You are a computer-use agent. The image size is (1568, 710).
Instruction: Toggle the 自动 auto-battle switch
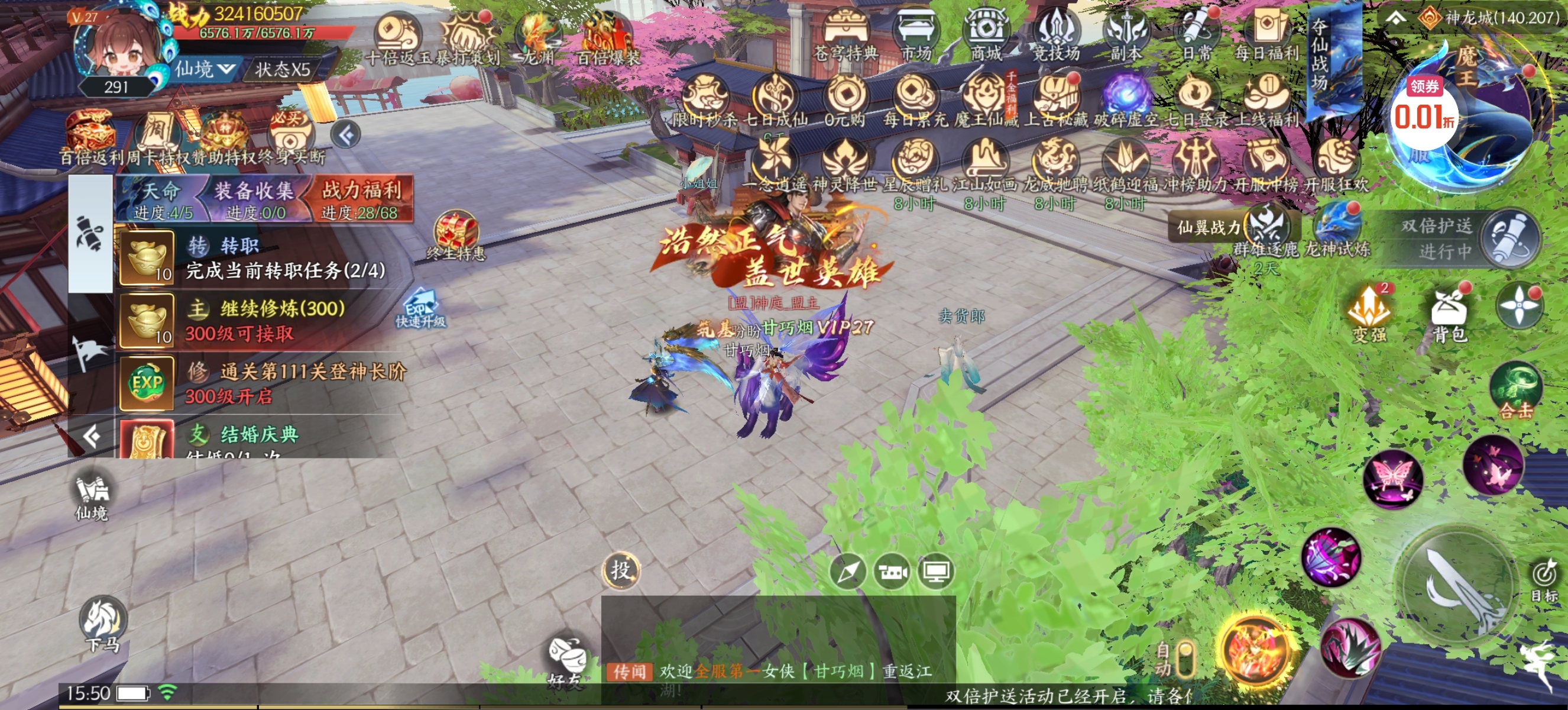pyautogui.click(x=1184, y=659)
